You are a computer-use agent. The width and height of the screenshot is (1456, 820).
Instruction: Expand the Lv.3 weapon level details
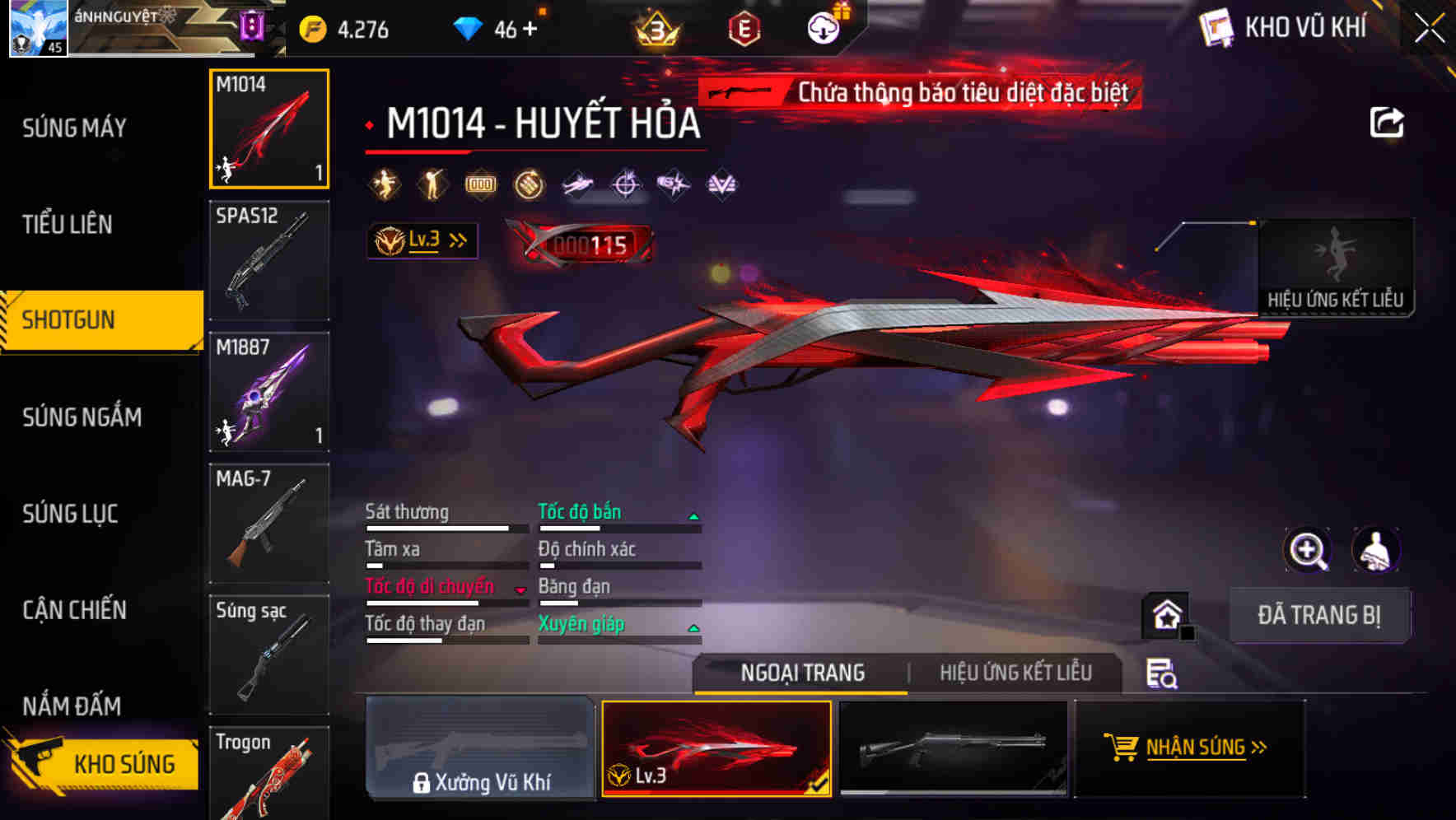(422, 240)
